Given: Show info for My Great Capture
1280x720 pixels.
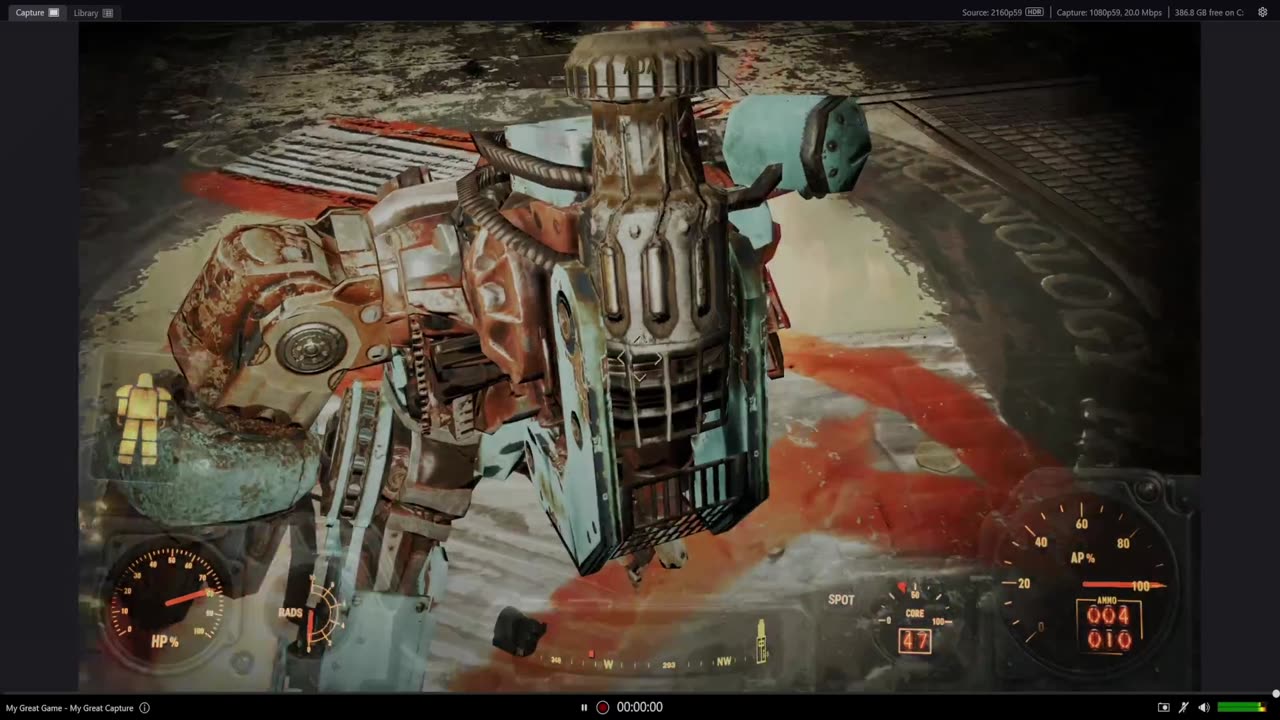Looking at the screenshot, I should (x=145, y=708).
